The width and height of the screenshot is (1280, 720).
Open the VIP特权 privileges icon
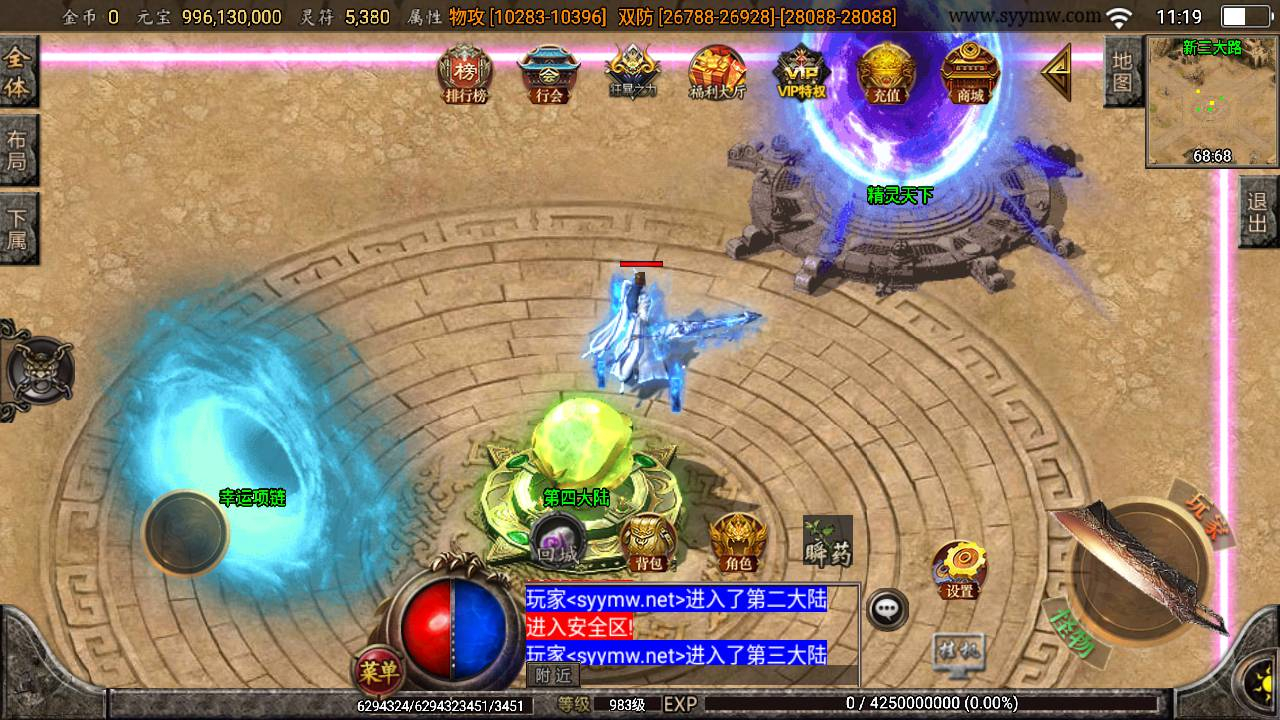pyautogui.click(x=802, y=73)
